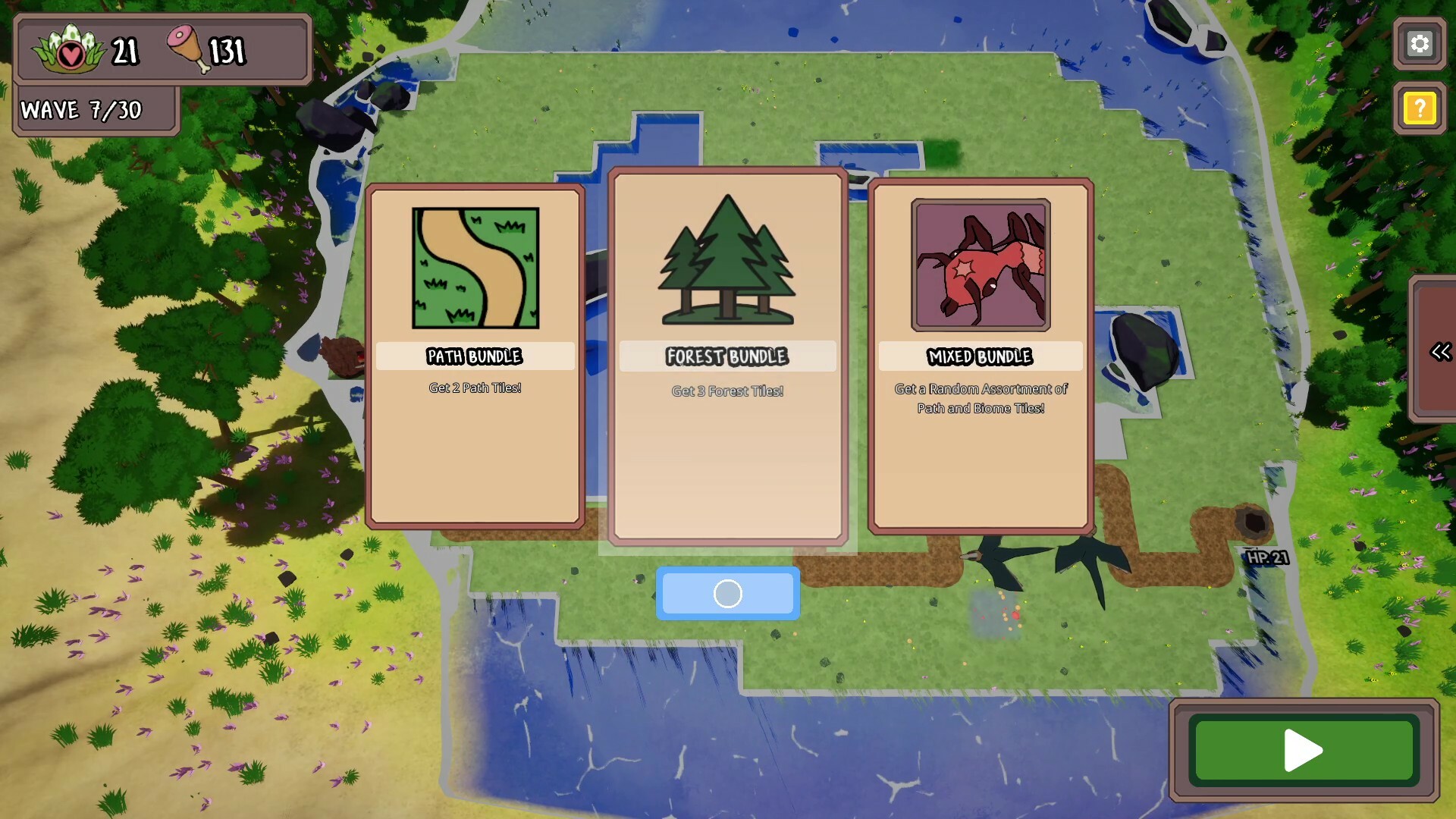
Task: Select the Mixed Bundle ant icon
Action: [981, 265]
